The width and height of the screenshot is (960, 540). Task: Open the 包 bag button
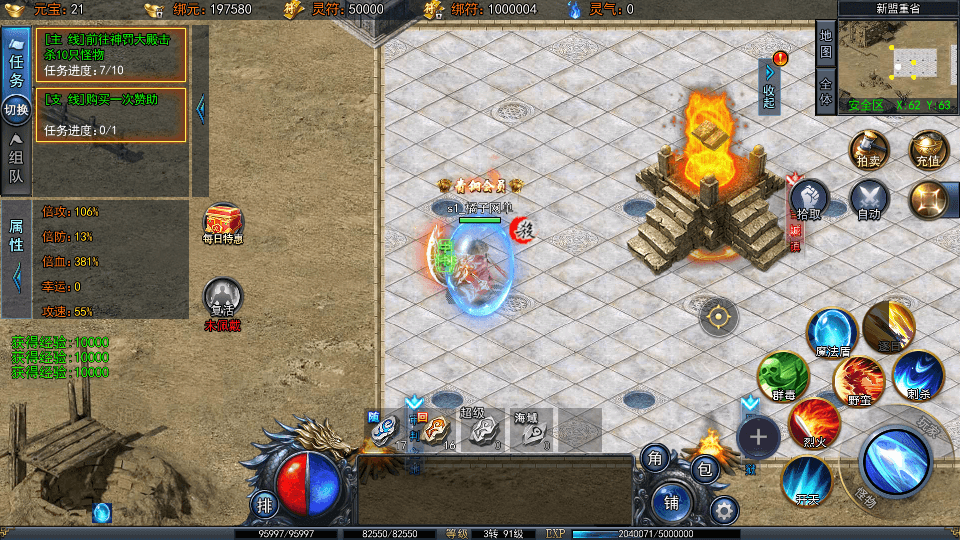706,467
